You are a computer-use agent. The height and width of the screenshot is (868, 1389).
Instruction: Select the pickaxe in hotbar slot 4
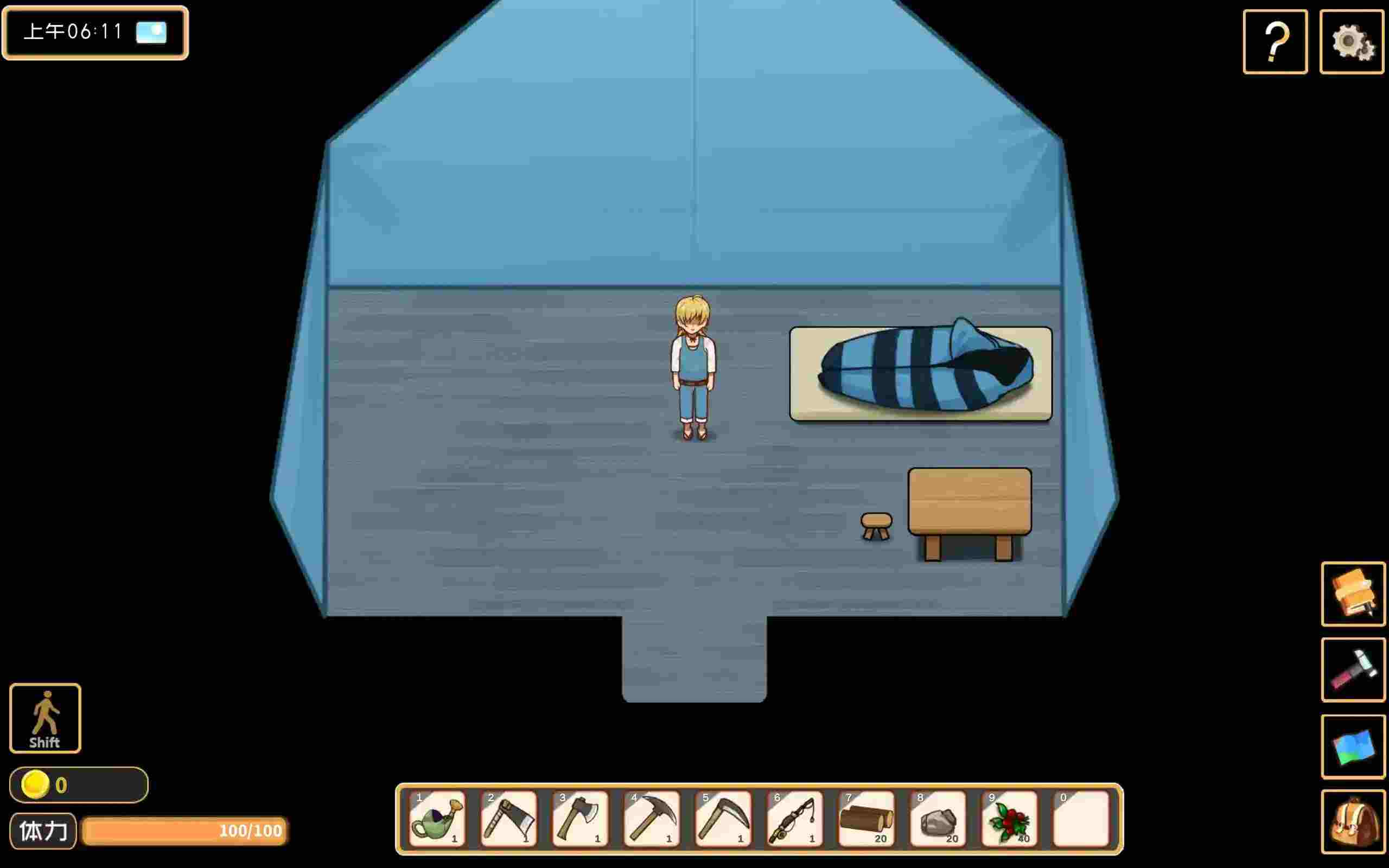653,819
